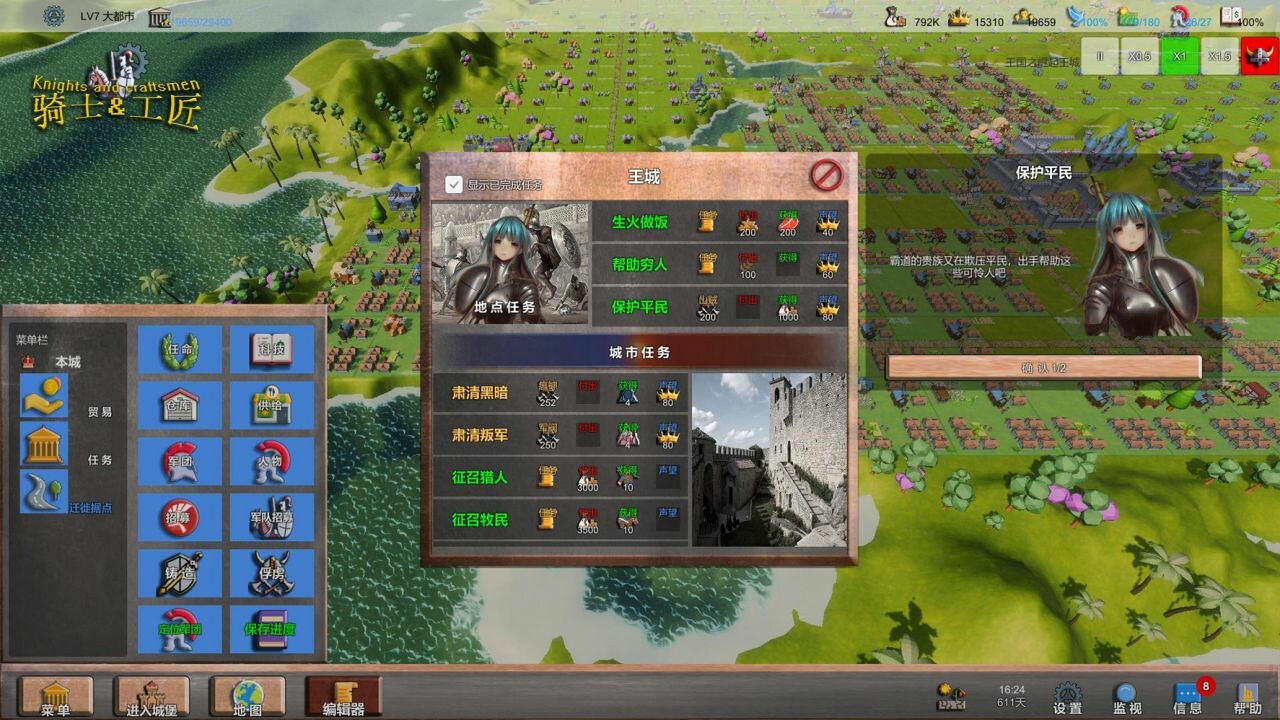Open the 菜单 from the bottom bar
The width and height of the screenshot is (1280, 720).
[55, 697]
